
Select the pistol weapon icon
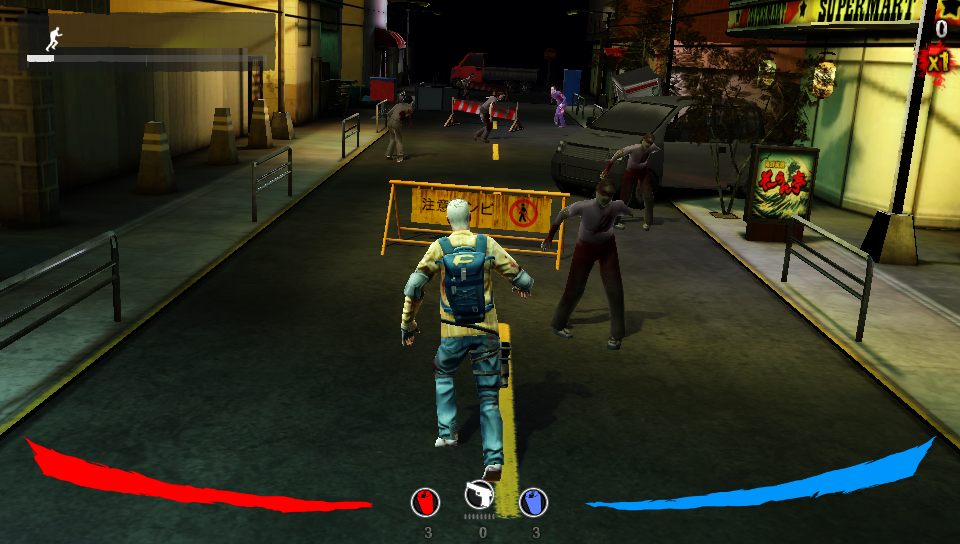point(480,494)
